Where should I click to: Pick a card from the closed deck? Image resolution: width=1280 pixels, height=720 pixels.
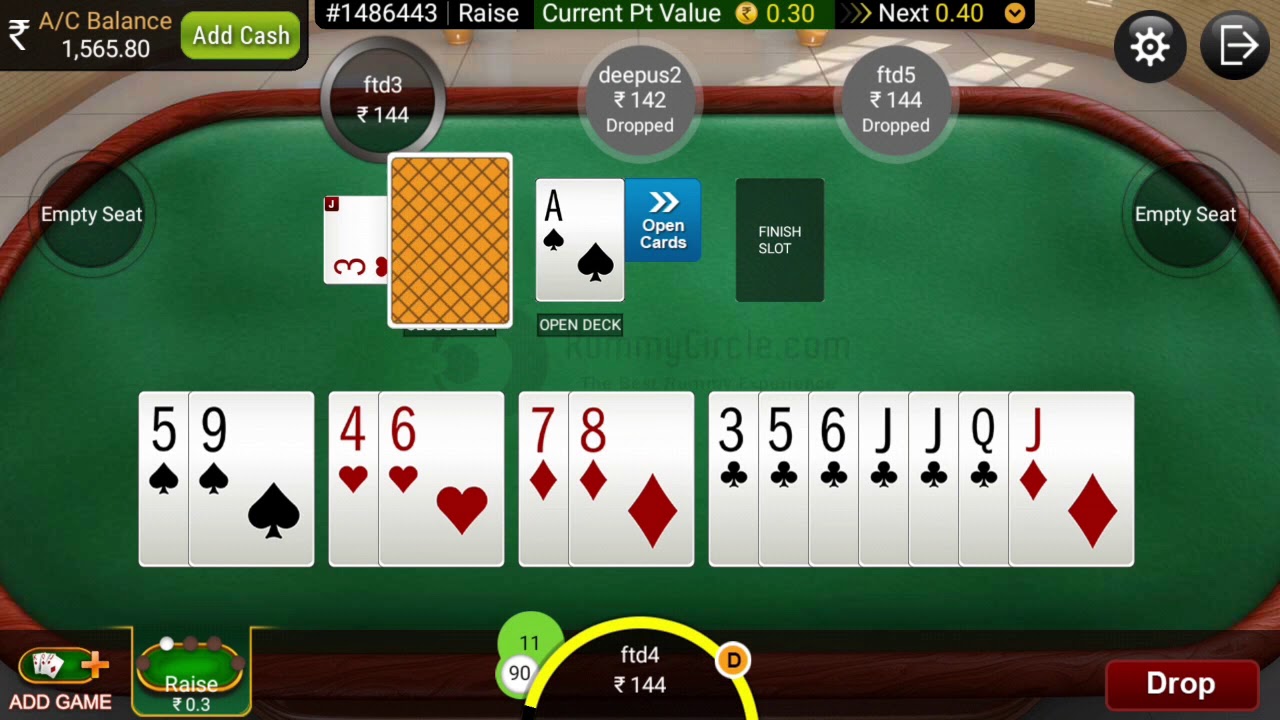[x=450, y=240]
